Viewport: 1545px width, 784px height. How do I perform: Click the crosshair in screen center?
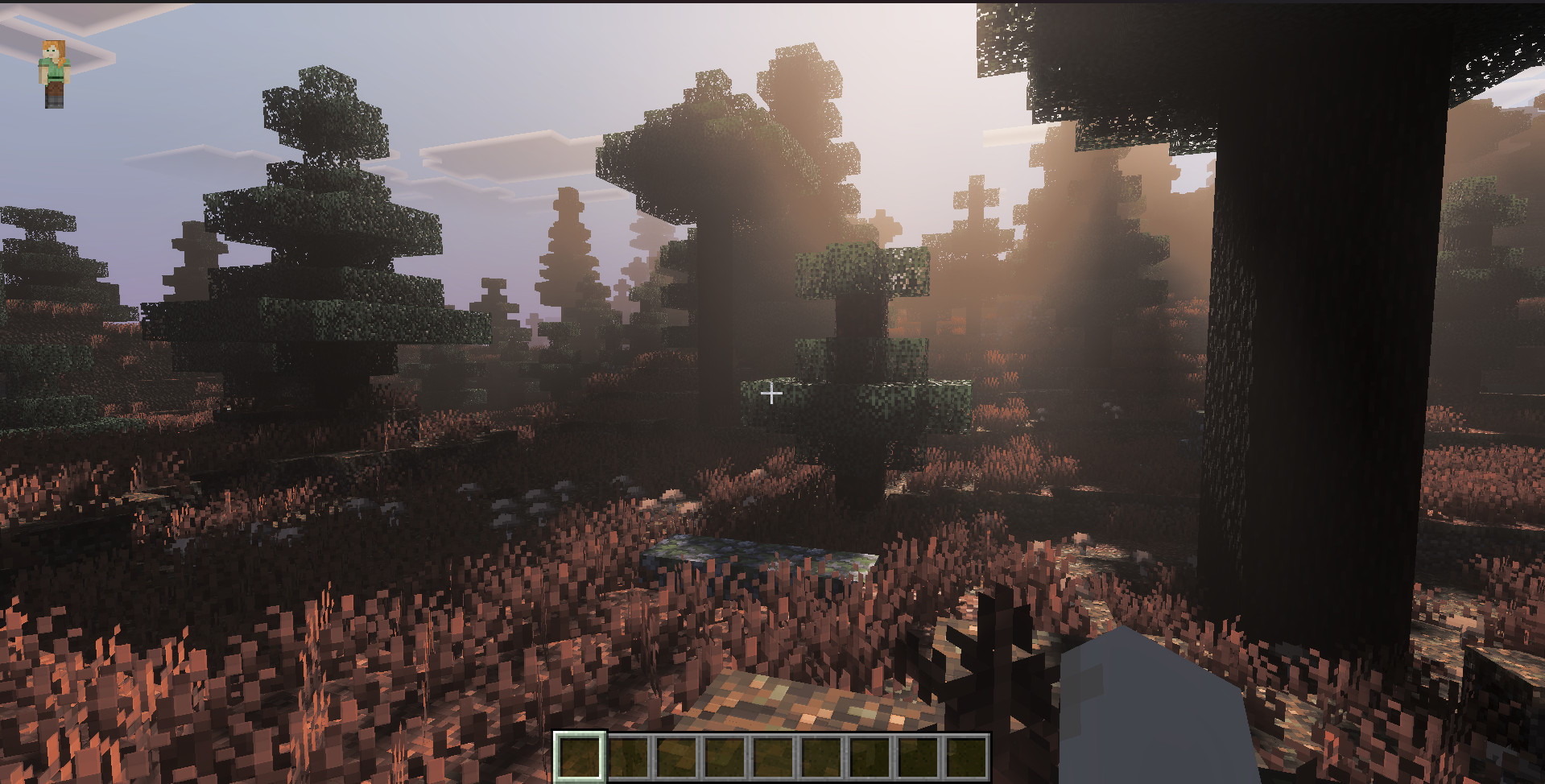771,394
